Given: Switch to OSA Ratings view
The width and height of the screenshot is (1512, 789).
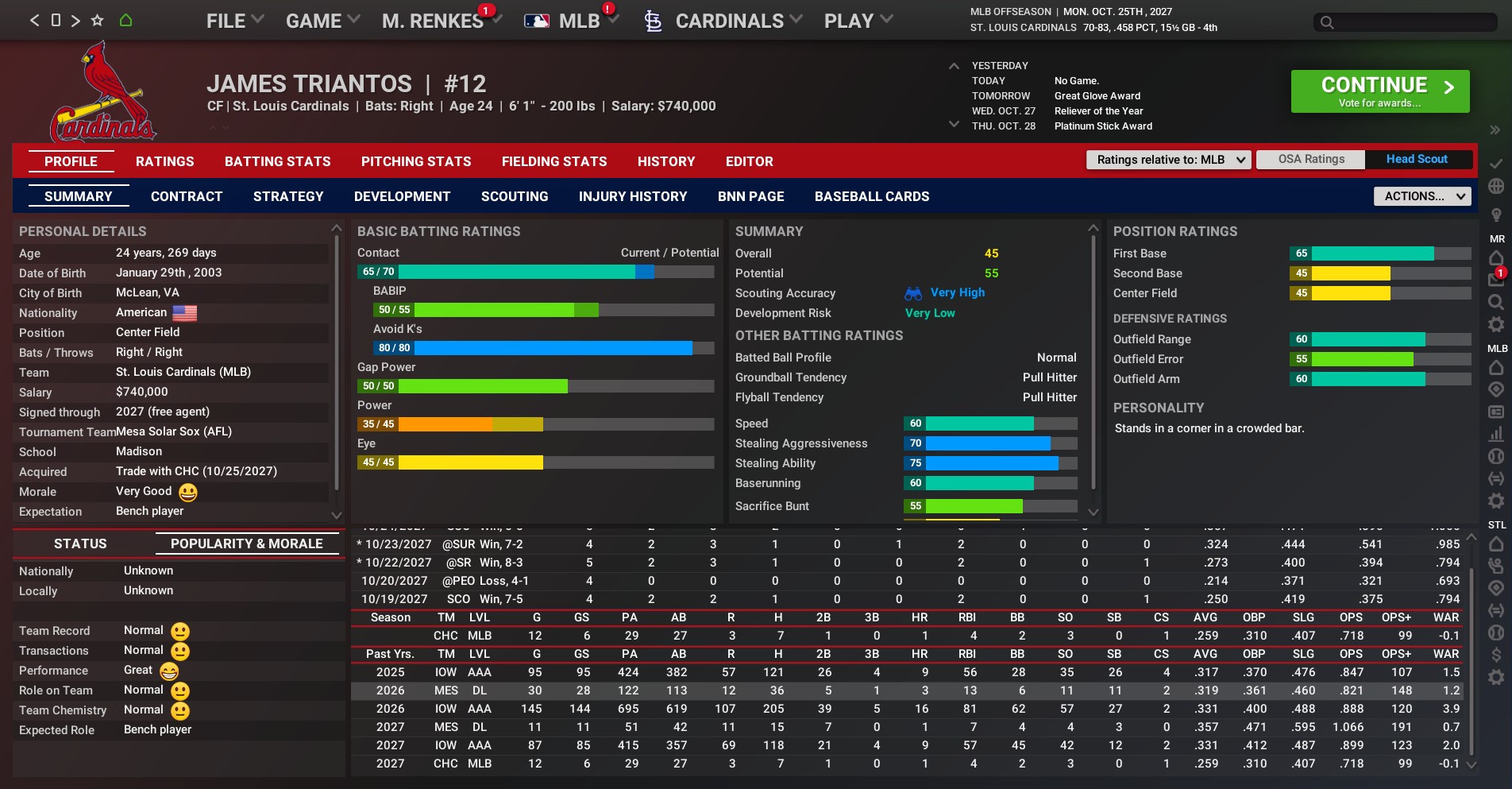Looking at the screenshot, I should pos(1311,159).
